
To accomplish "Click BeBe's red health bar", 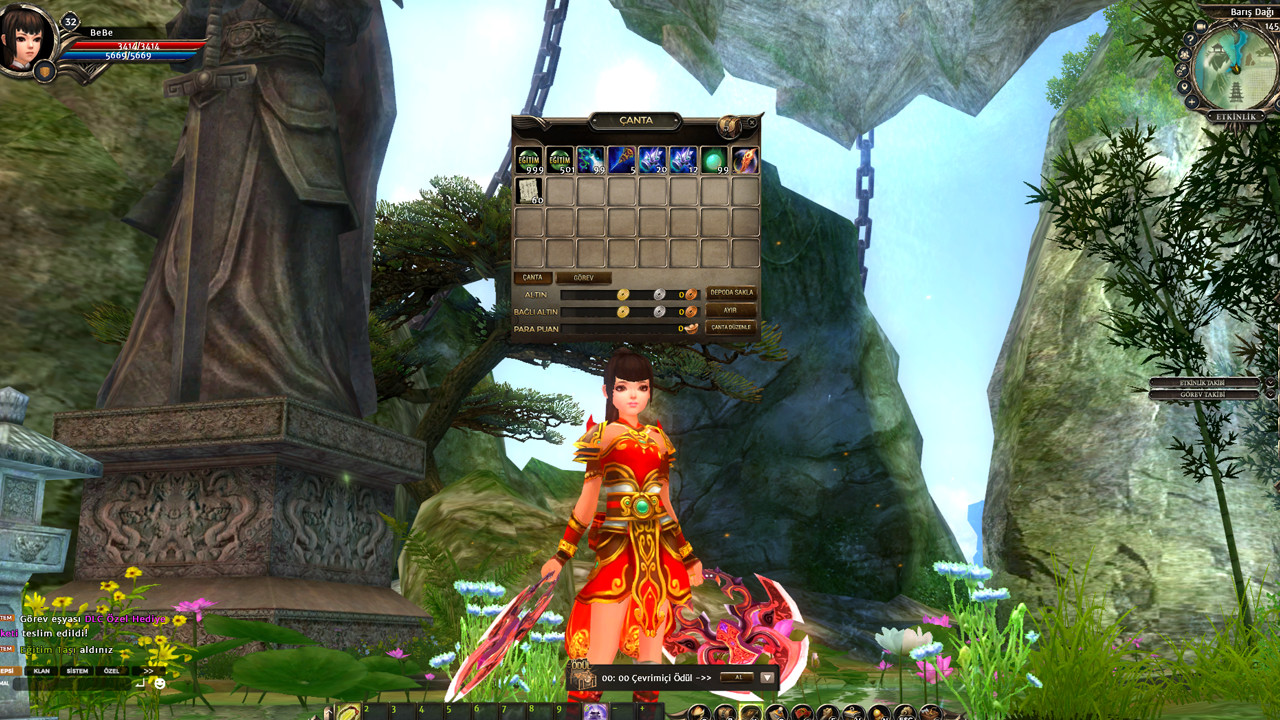I will coord(135,44).
